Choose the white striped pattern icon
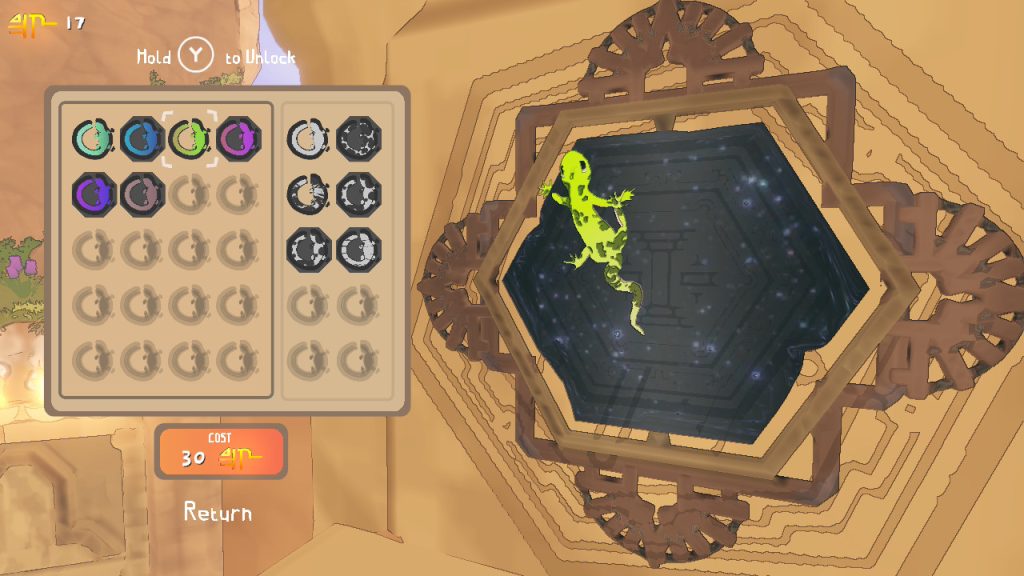 (308, 192)
